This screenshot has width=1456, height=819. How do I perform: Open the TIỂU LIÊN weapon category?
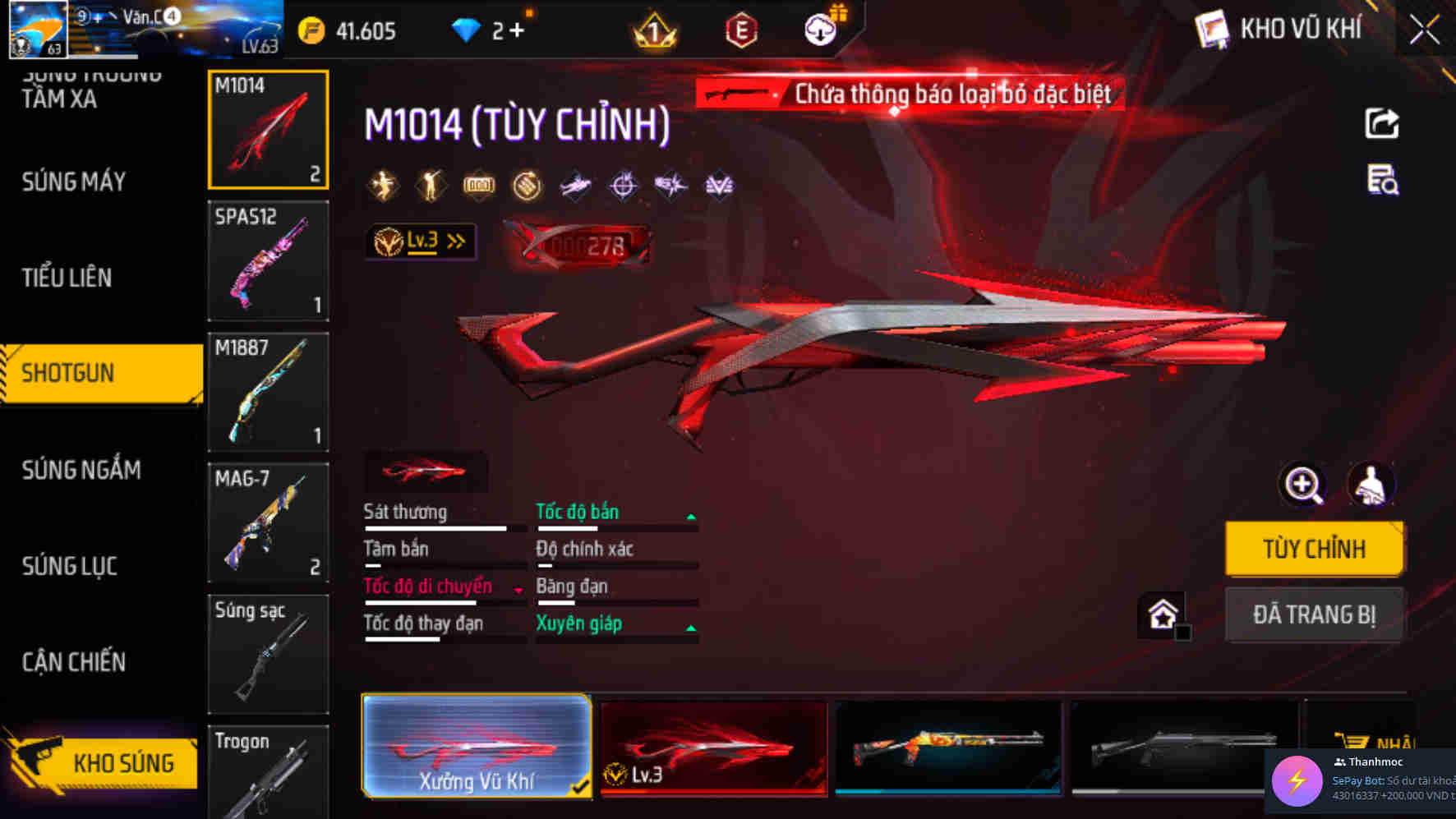(67, 278)
